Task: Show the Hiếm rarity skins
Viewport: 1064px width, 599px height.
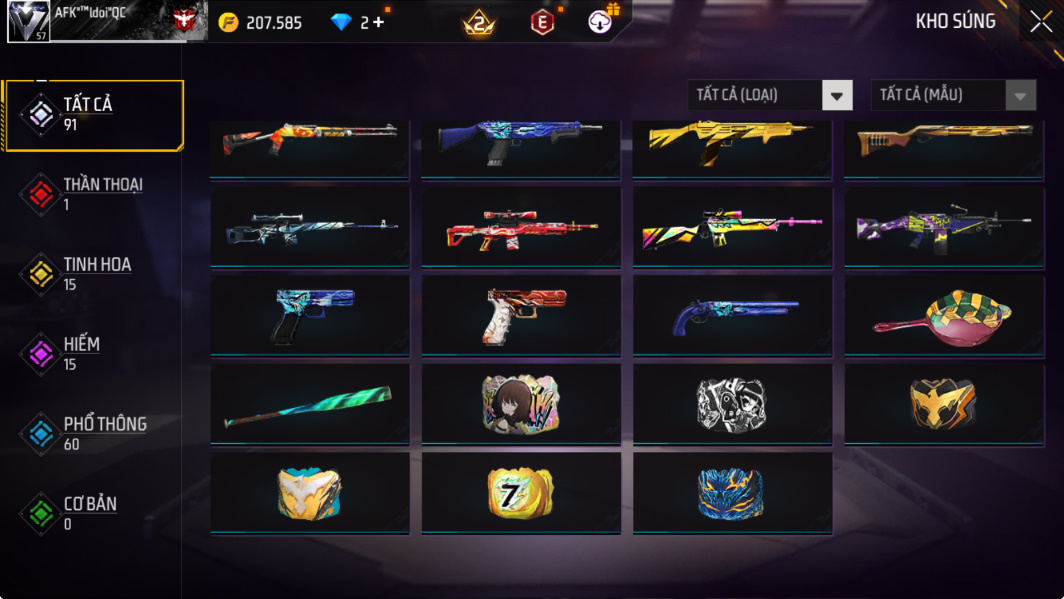Action: pyautogui.click(x=95, y=354)
